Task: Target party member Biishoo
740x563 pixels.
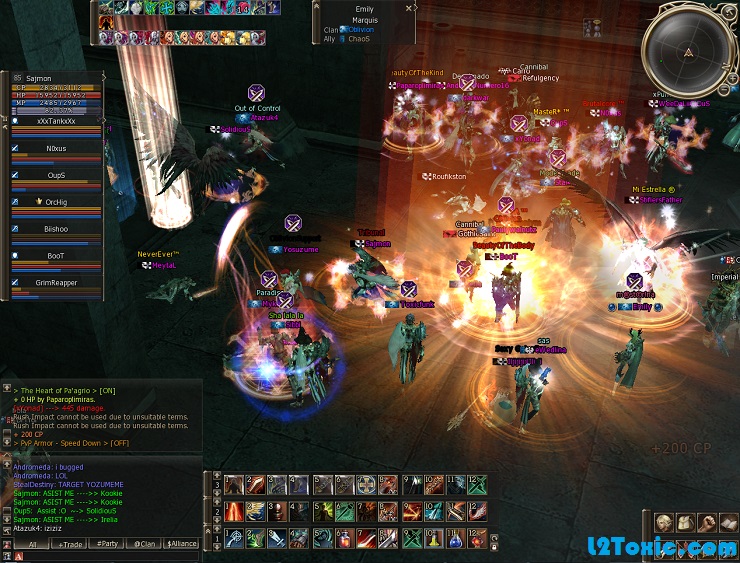Action: pos(56,229)
